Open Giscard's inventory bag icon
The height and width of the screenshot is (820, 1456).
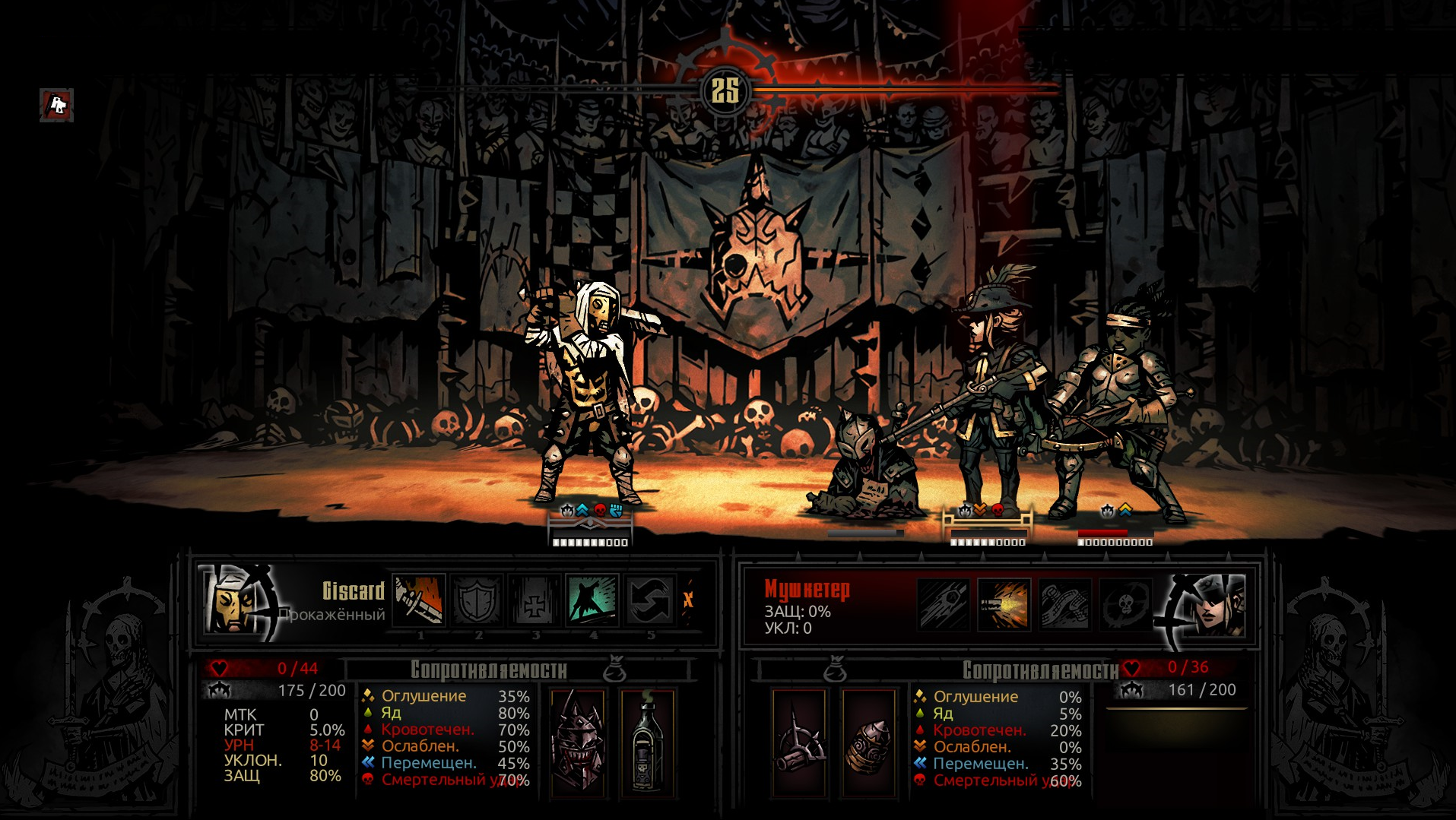coord(614,670)
